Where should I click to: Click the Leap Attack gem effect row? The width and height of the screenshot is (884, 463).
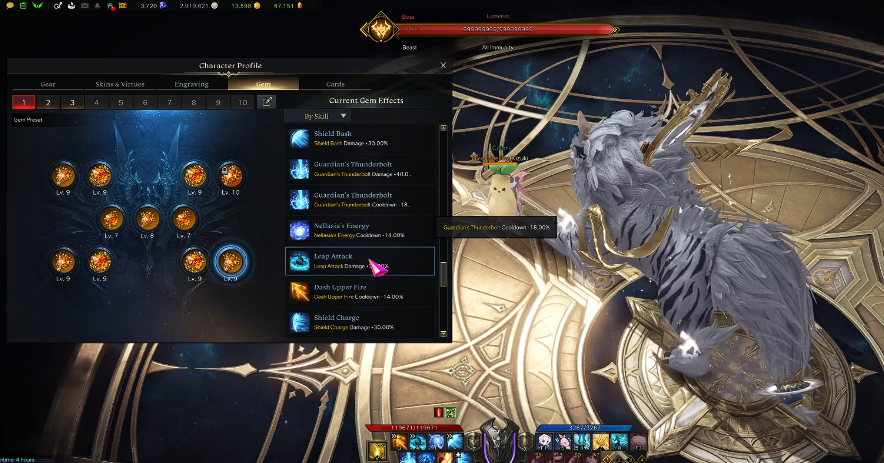click(360, 261)
